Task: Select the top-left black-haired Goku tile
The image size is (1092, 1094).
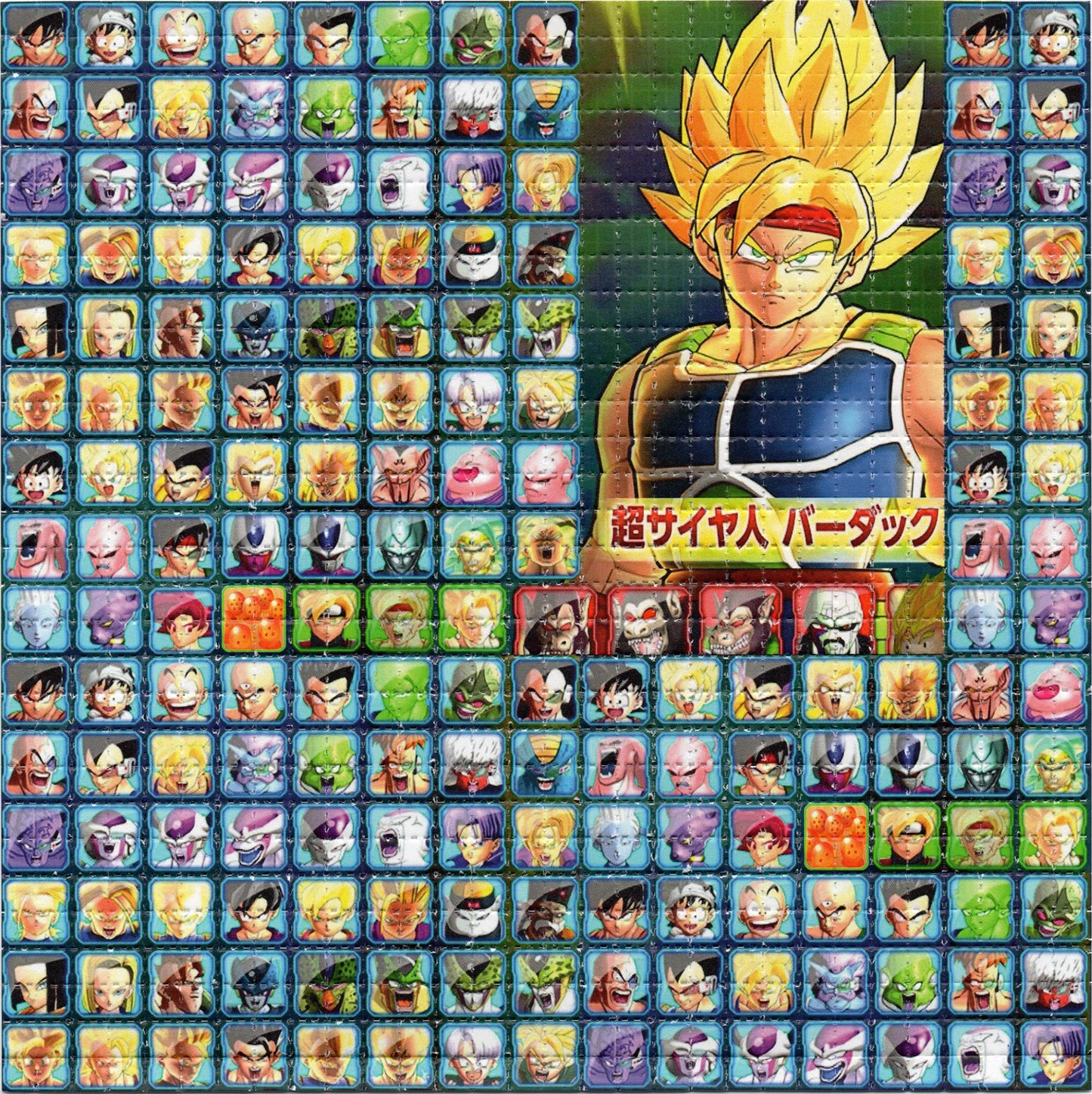Action: point(36,36)
